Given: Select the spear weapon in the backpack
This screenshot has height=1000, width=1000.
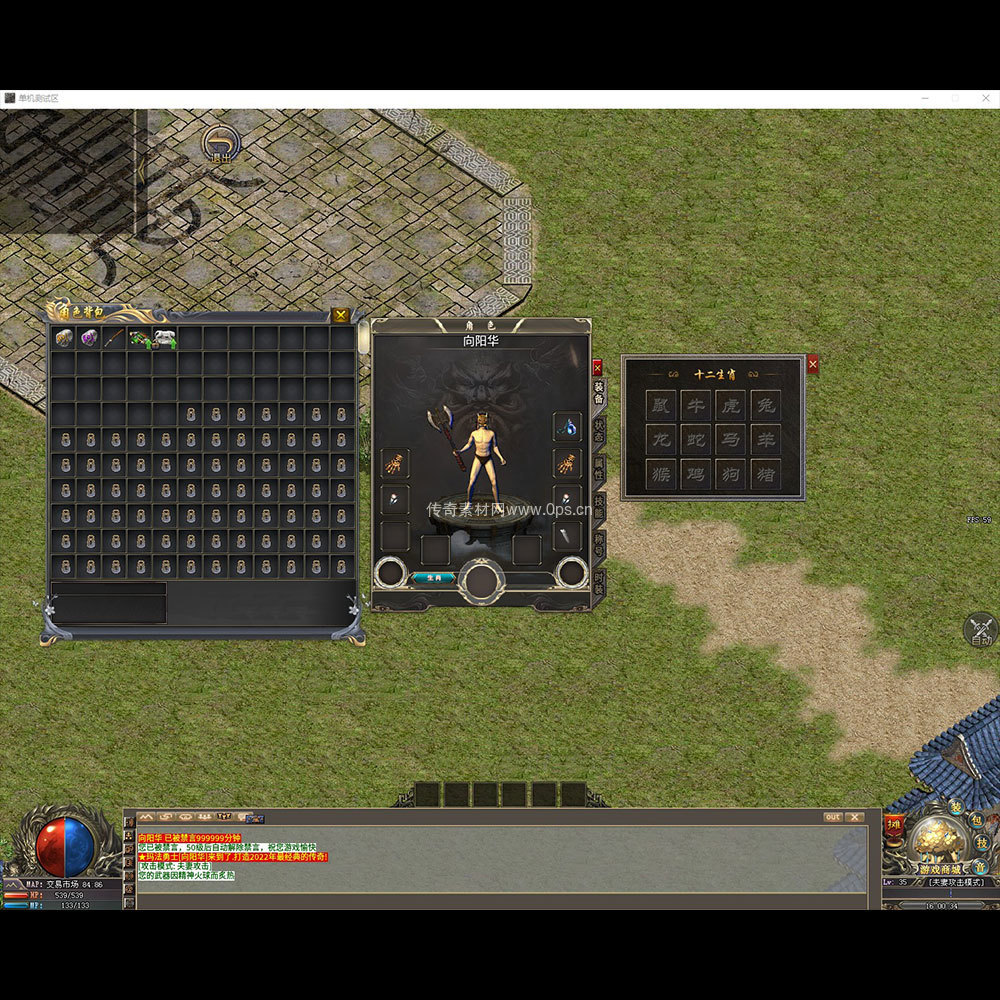Looking at the screenshot, I should click(114, 338).
